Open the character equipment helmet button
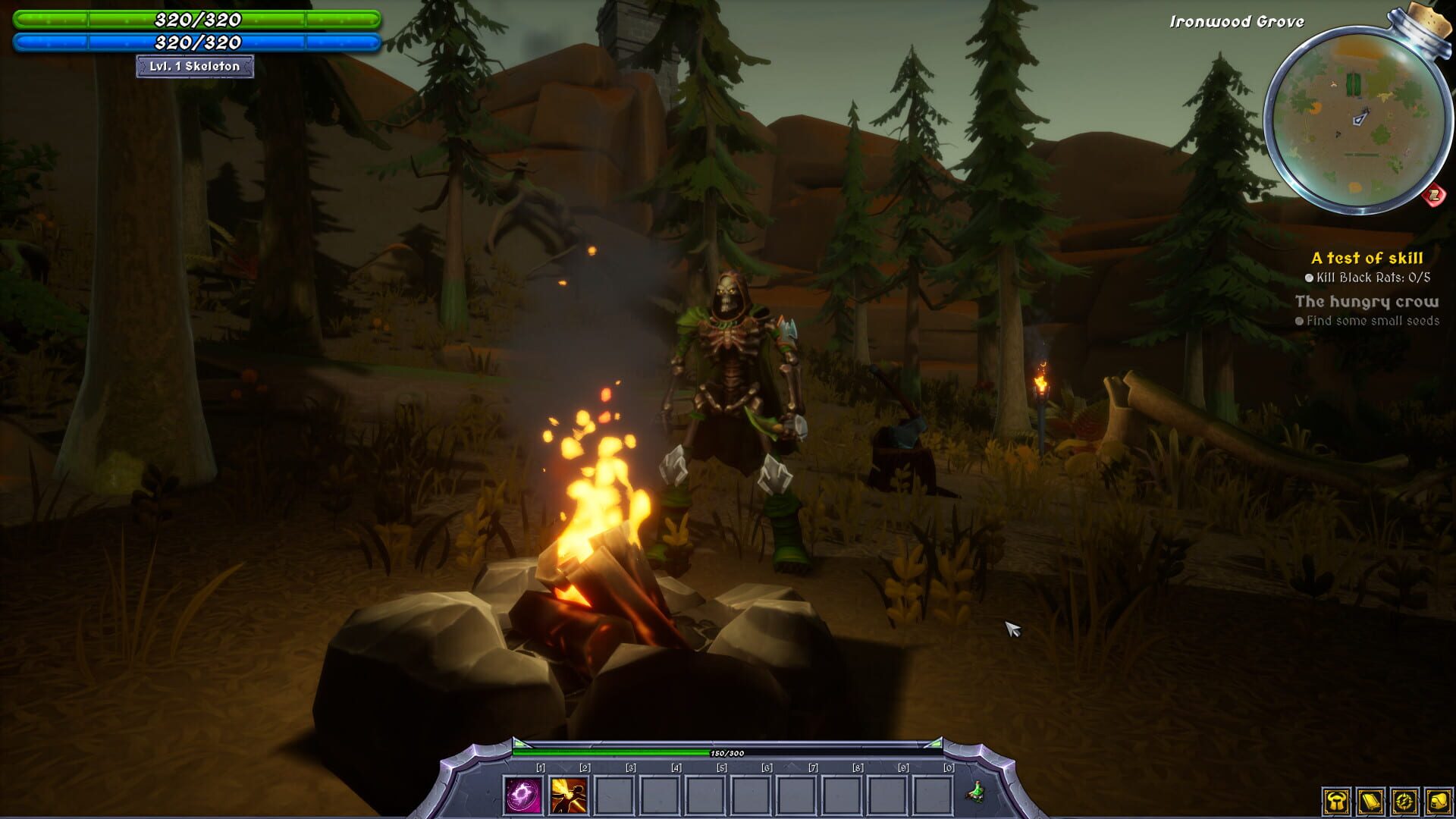The width and height of the screenshot is (1456, 819). [1337, 801]
